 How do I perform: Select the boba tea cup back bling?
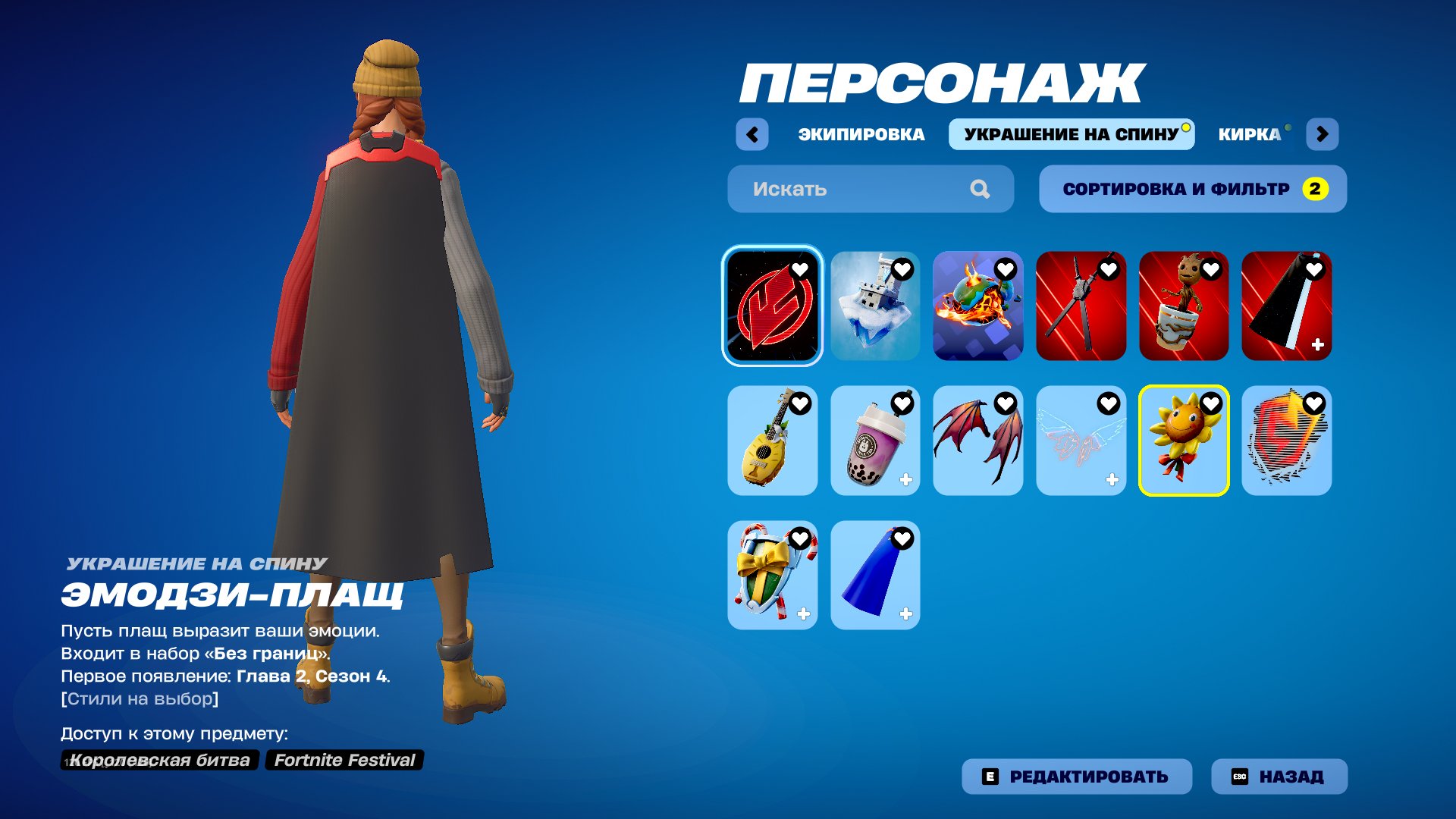pyautogui.click(x=874, y=441)
